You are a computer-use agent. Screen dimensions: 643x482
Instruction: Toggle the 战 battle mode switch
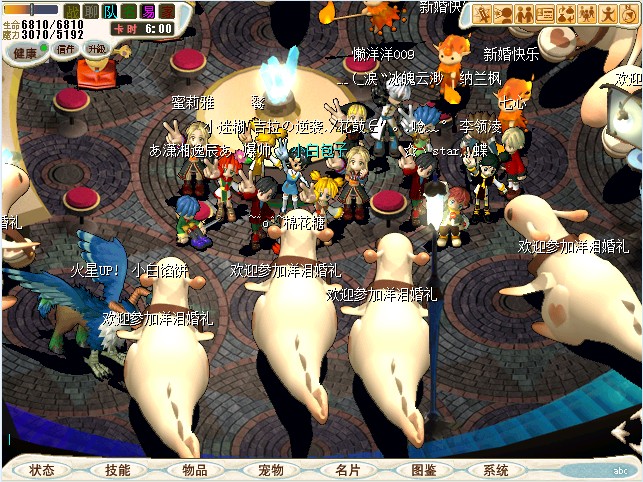coord(71,11)
